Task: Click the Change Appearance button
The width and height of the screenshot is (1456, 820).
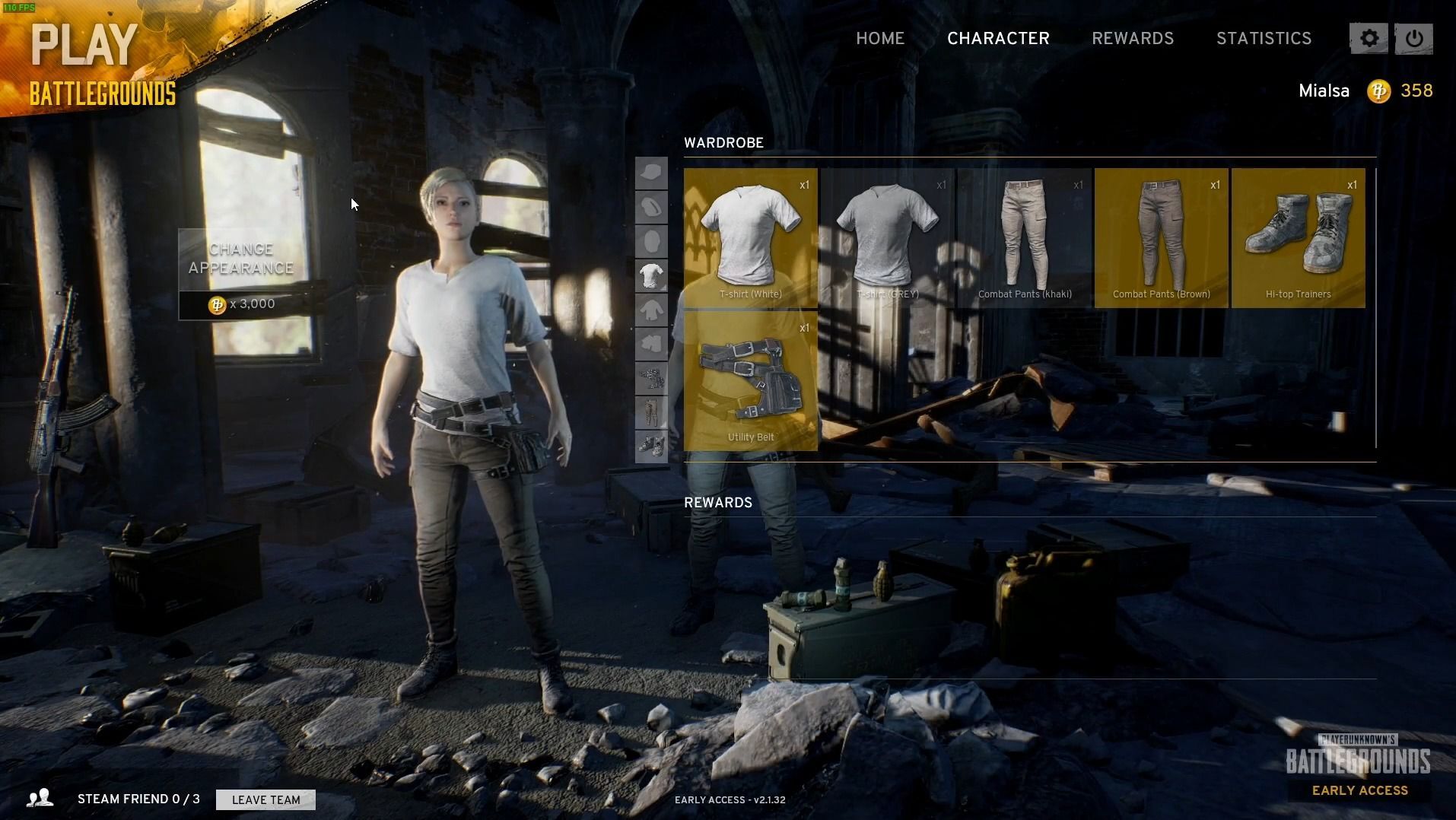Action: coord(241,259)
